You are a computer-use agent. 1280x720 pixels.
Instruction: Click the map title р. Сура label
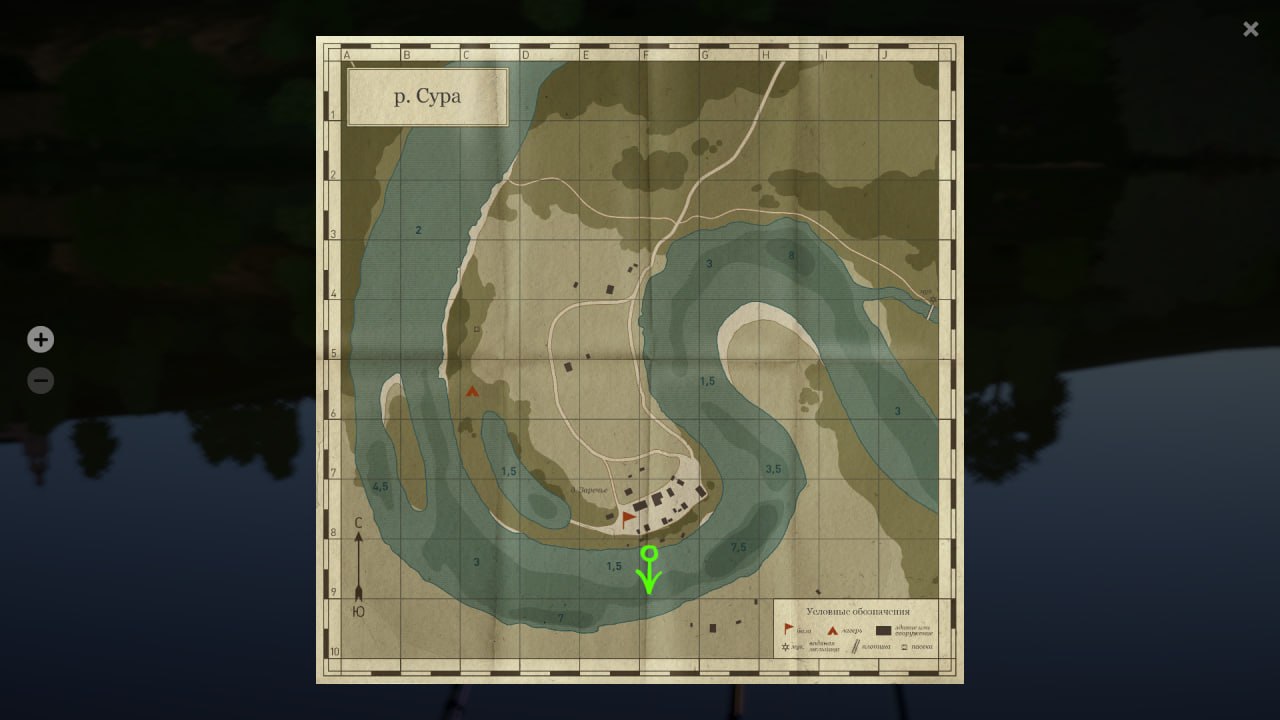[427, 97]
